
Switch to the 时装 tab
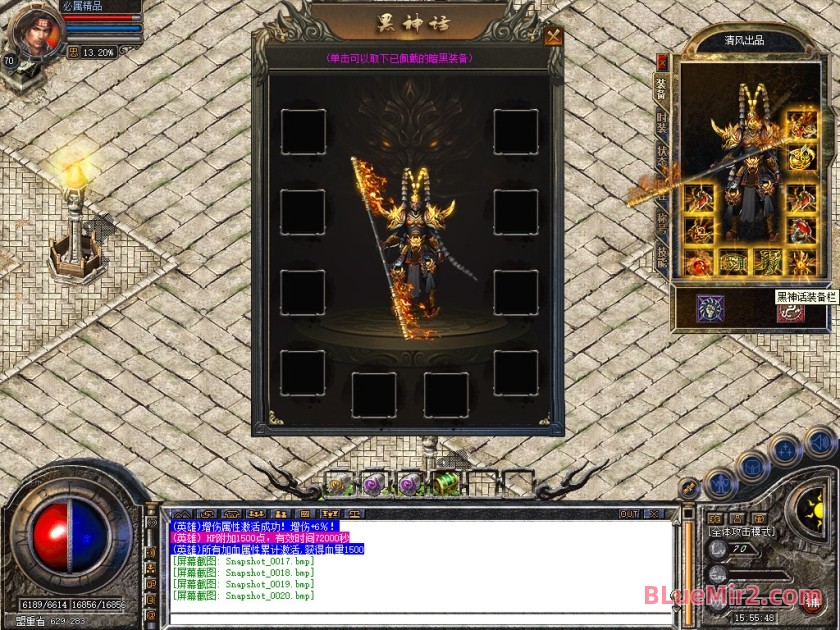661,123
